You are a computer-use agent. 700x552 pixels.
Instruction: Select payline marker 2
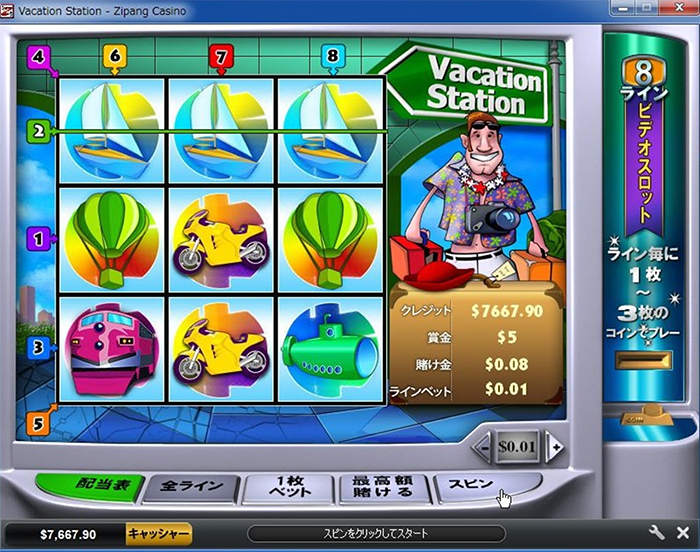(39, 130)
